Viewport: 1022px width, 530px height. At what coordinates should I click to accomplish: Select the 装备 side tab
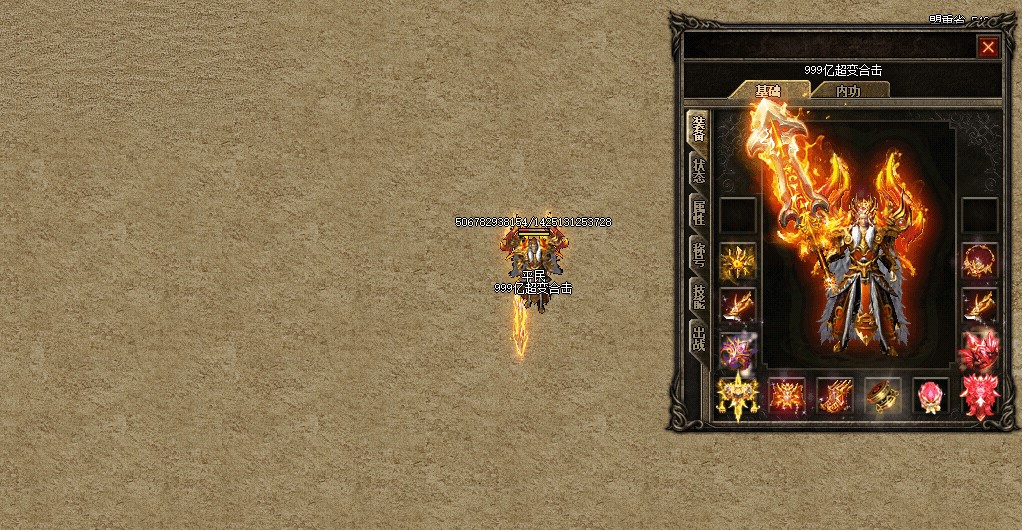click(x=699, y=129)
